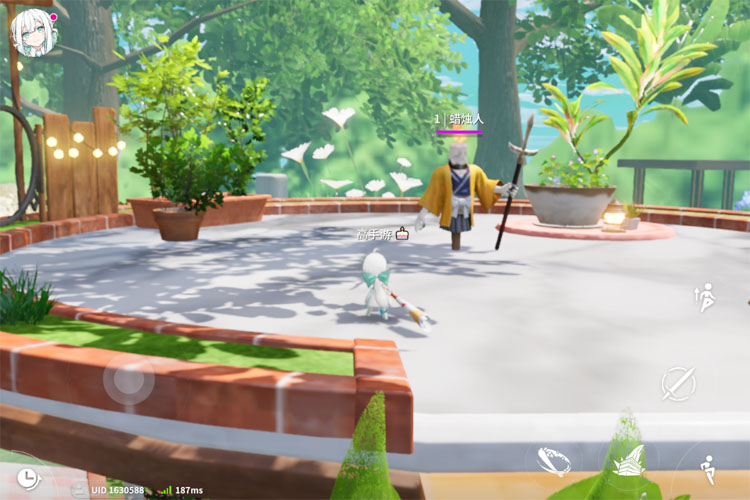This screenshot has width=750, height=500.
Task: Open the clock icon button
Action: click(x=27, y=476)
